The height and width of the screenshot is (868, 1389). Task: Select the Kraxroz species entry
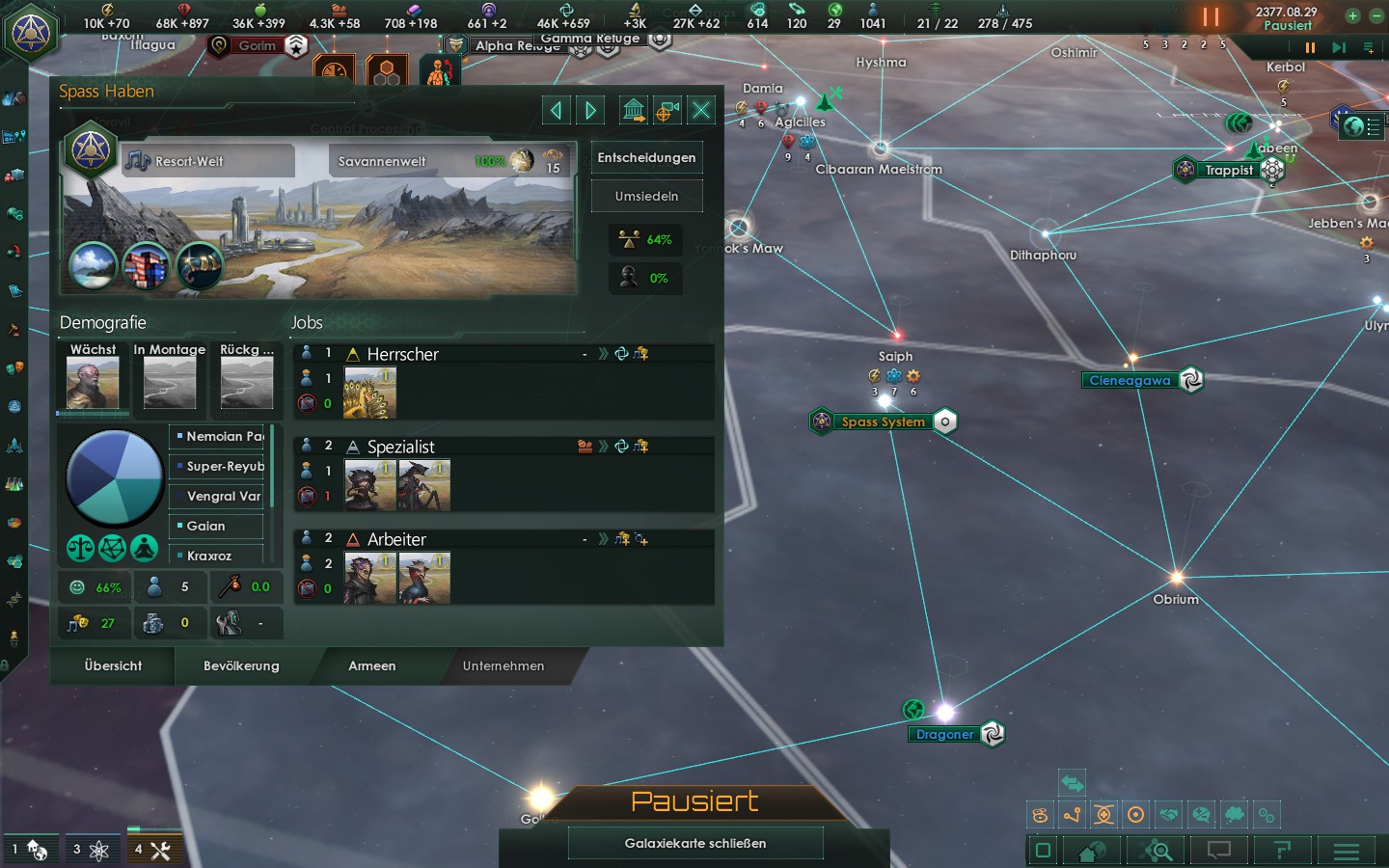pyautogui.click(x=218, y=556)
